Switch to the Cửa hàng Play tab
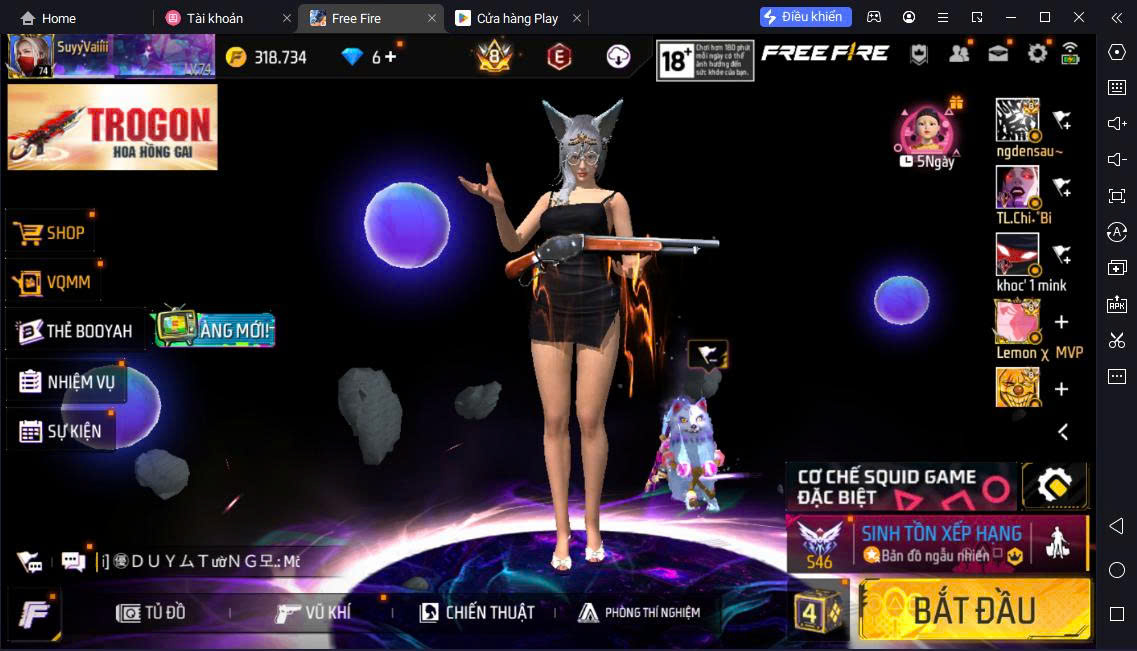The image size is (1137, 651). click(x=518, y=18)
